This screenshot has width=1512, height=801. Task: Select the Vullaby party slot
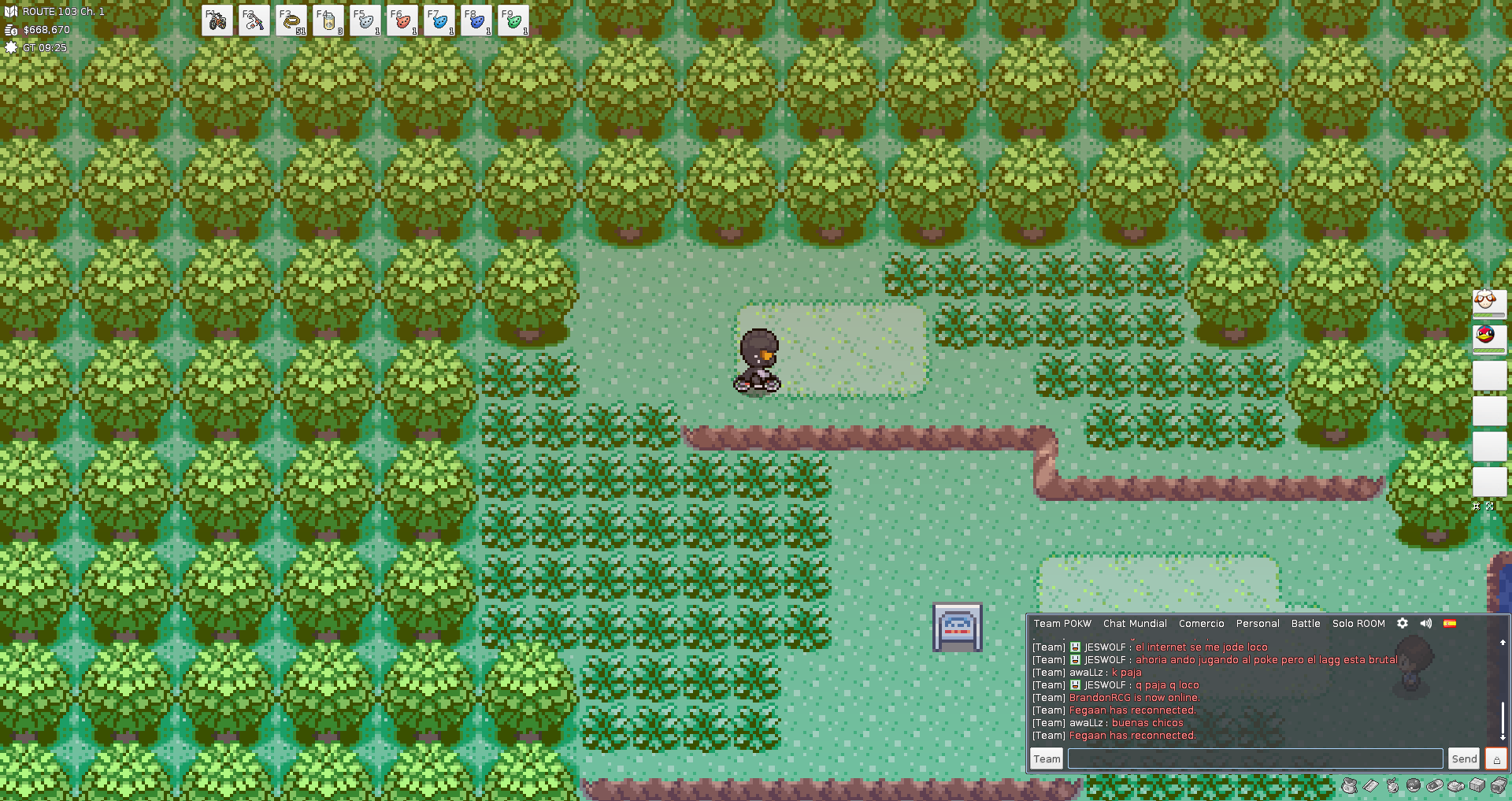(1488, 304)
